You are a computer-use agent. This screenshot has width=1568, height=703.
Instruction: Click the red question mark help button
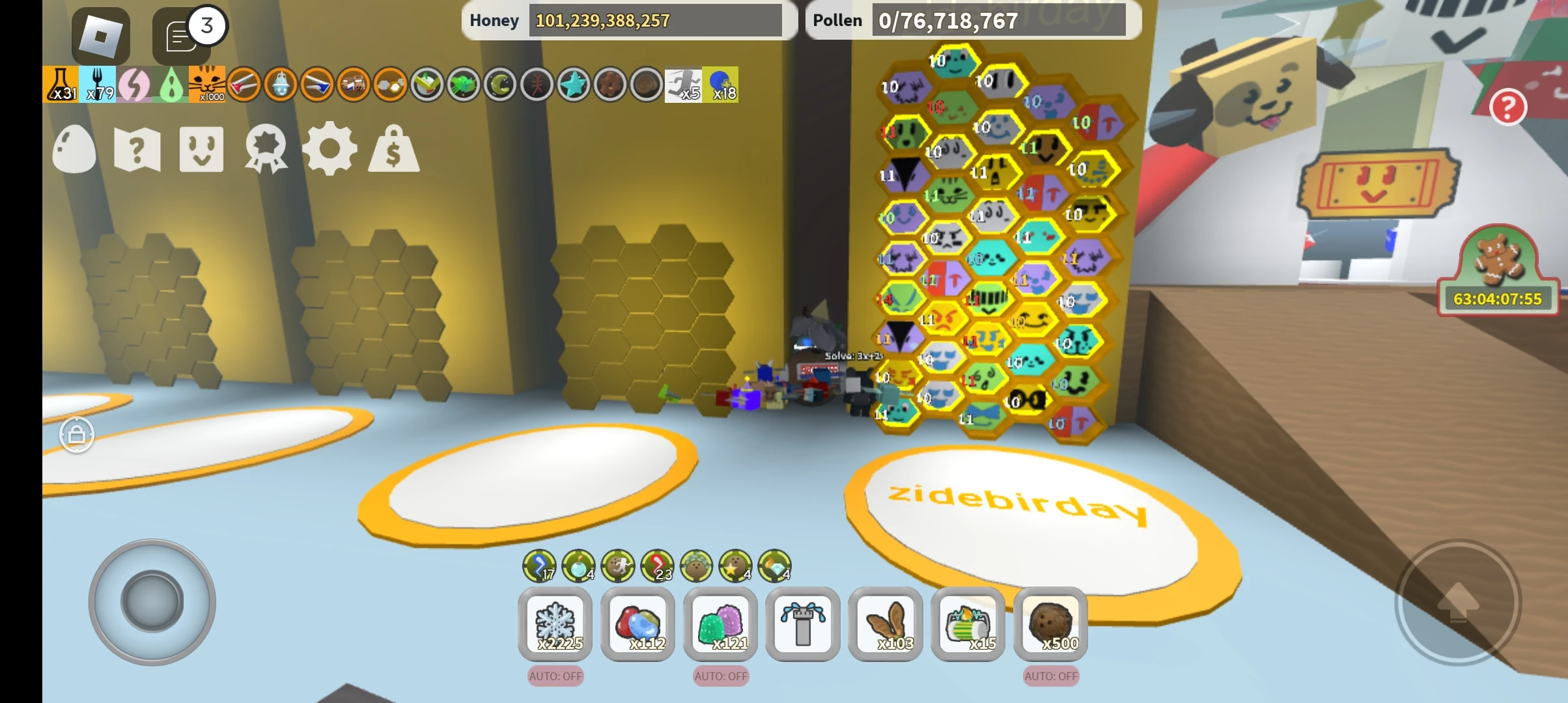(x=1509, y=106)
